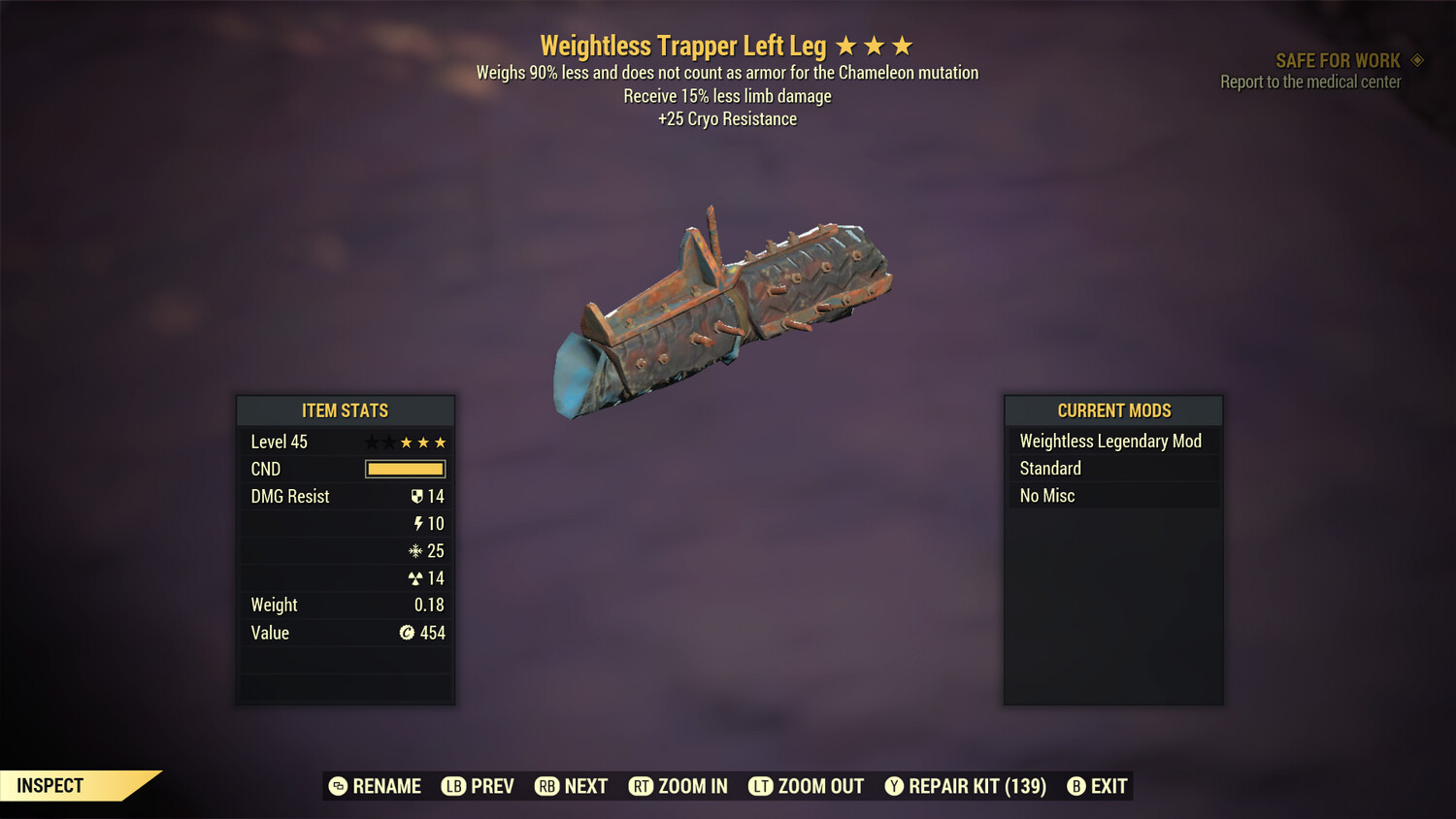Go to the previous item with Prev
The image size is (1456, 819).
pyautogui.click(x=479, y=786)
